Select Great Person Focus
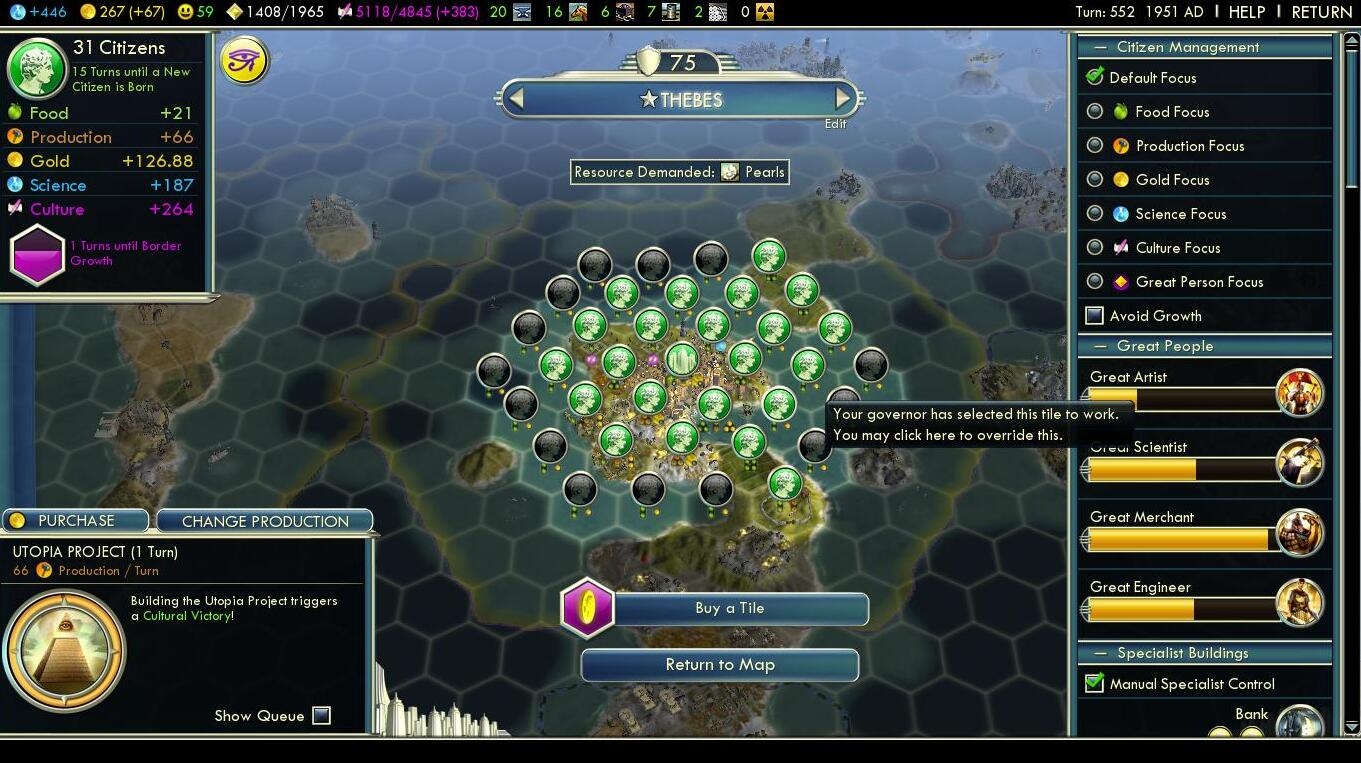 pos(1096,282)
